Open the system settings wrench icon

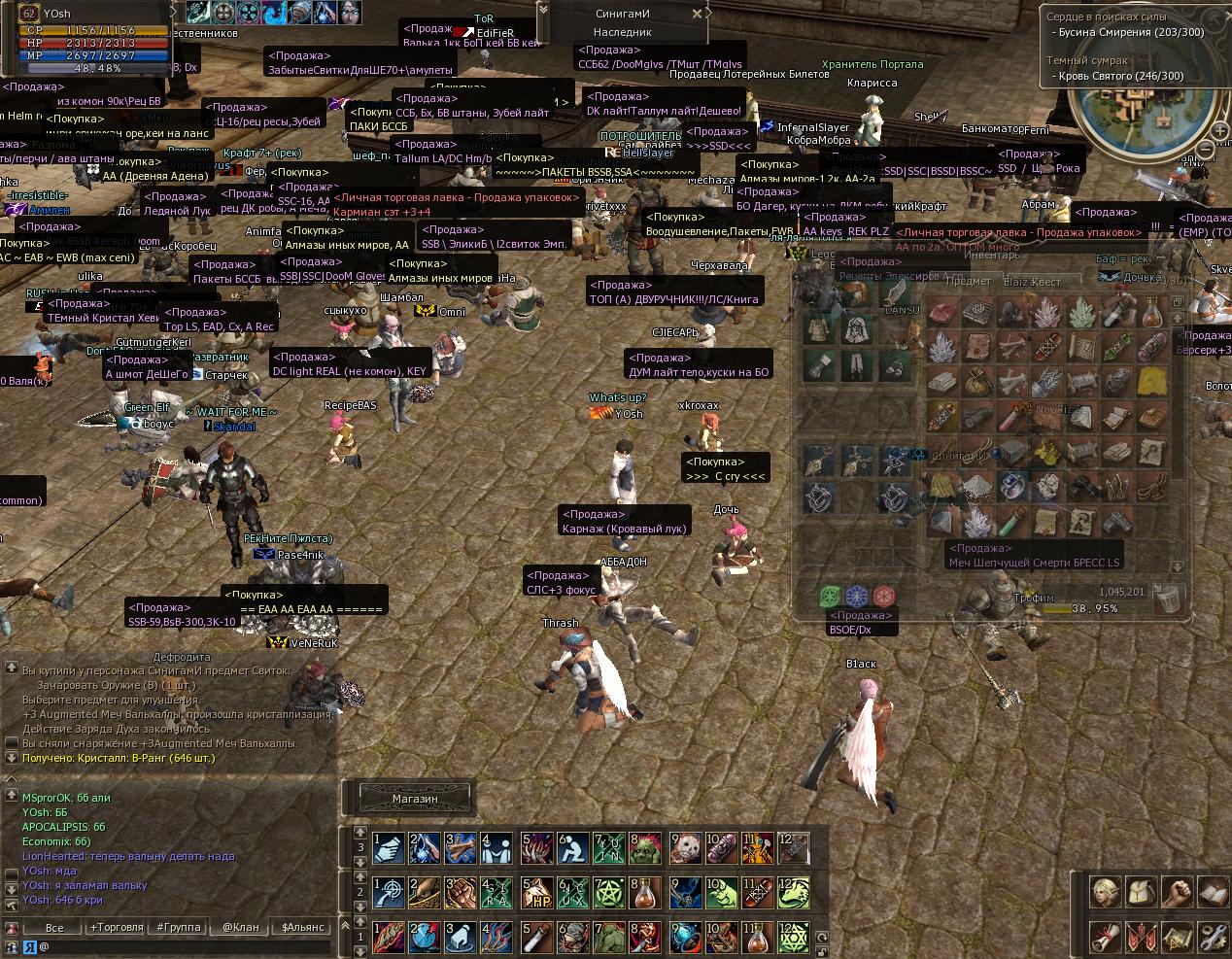[x=1213, y=938]
